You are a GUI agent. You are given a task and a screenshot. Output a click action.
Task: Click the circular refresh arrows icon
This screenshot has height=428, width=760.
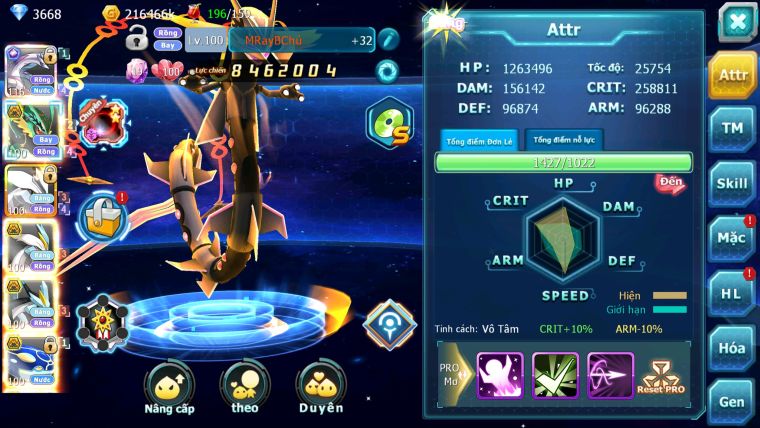coord(386,71)
